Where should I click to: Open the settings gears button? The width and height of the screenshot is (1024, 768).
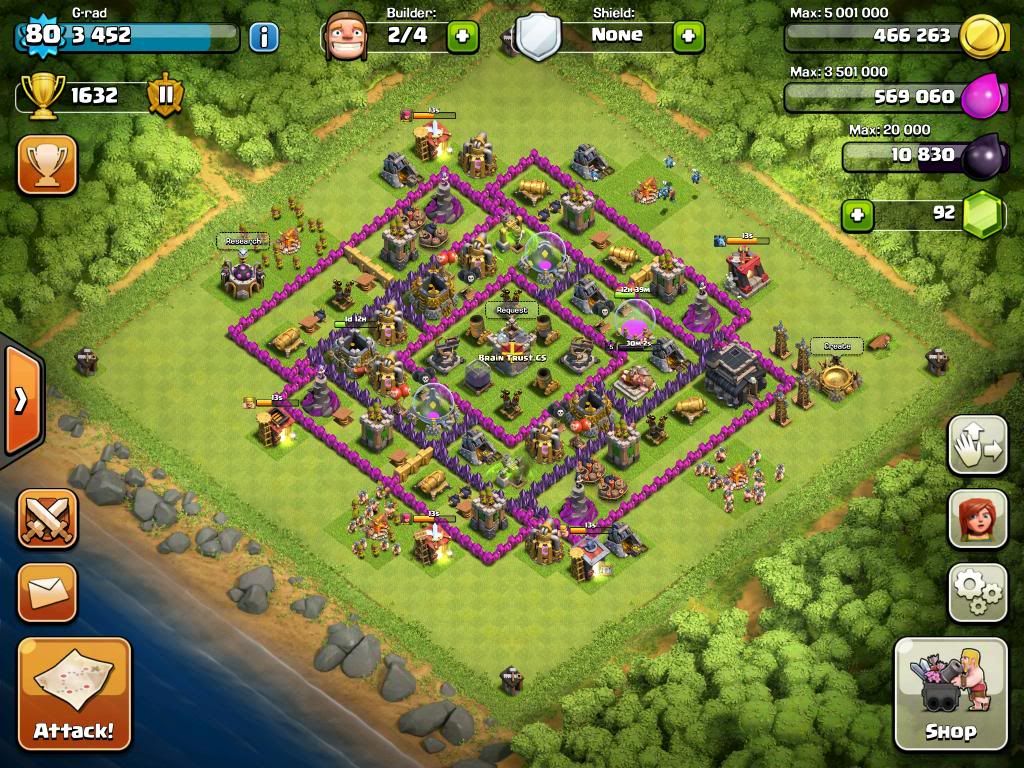coord(977,593)
